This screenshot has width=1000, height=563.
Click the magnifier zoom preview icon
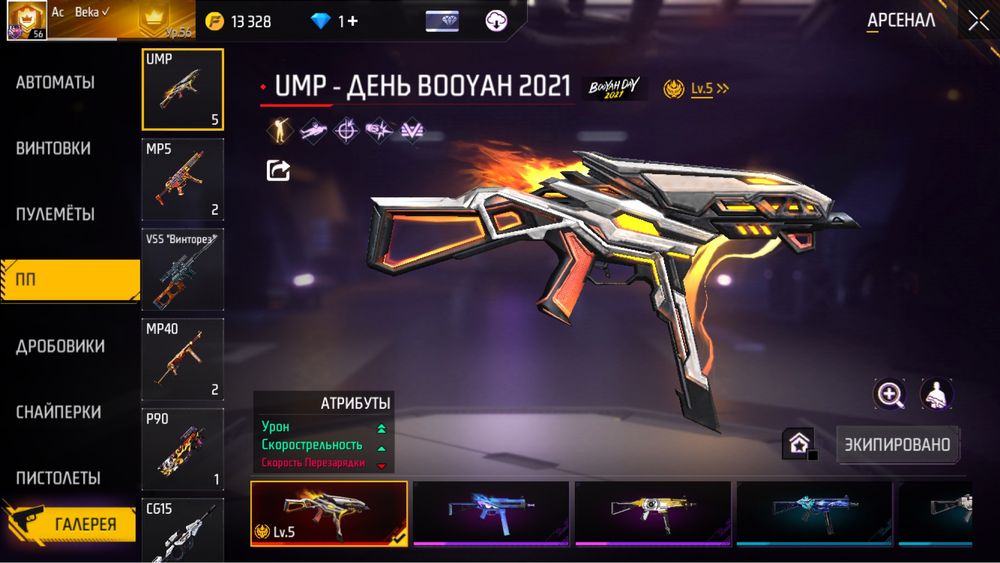pos(889,394)
